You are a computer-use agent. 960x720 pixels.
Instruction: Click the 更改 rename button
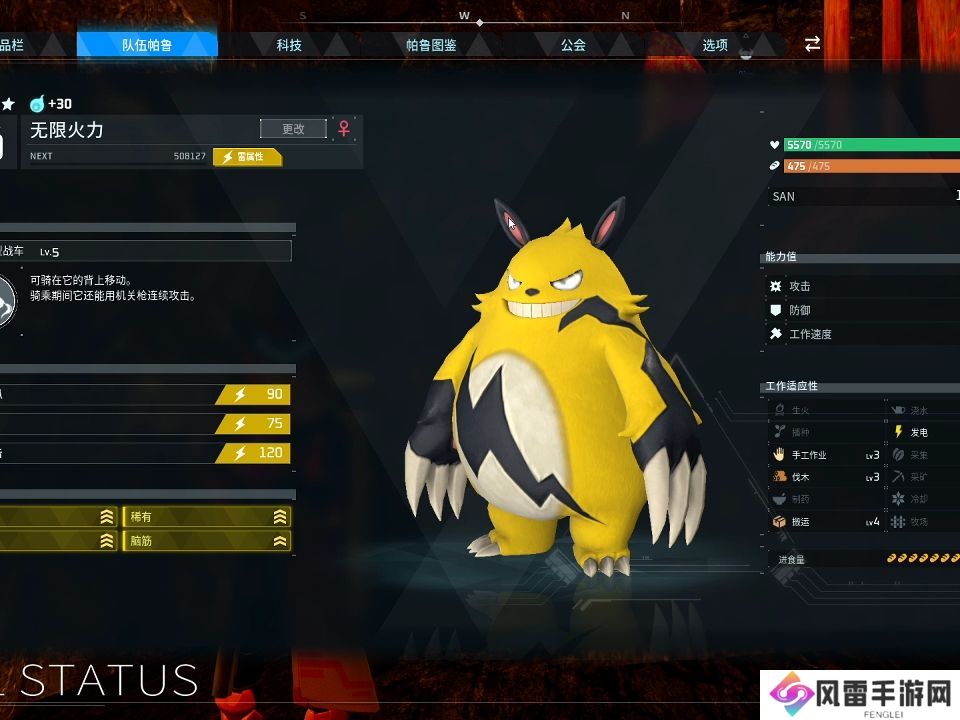click(x=293, y=128)
